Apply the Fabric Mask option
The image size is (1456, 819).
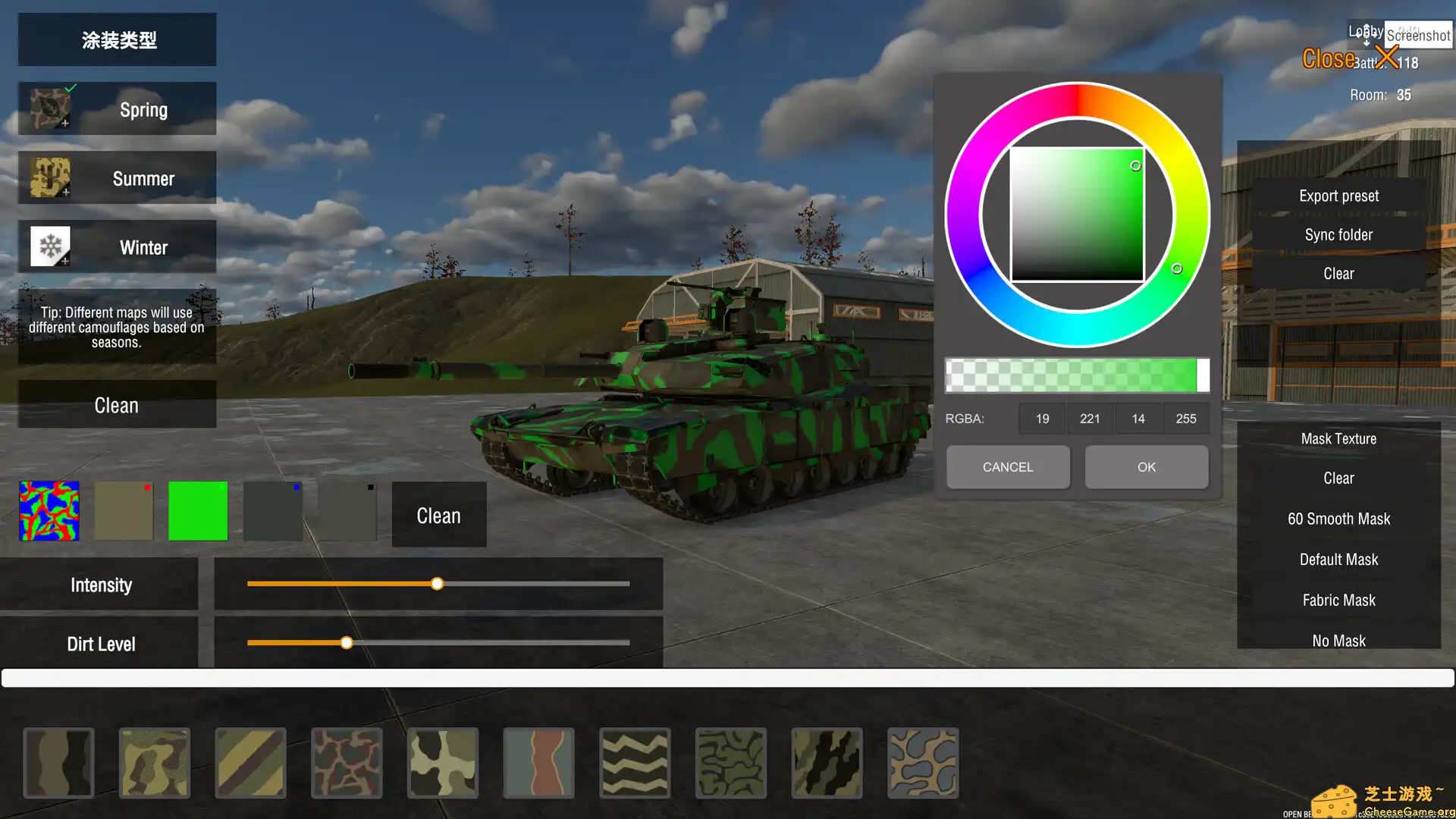coord(1338,599)
